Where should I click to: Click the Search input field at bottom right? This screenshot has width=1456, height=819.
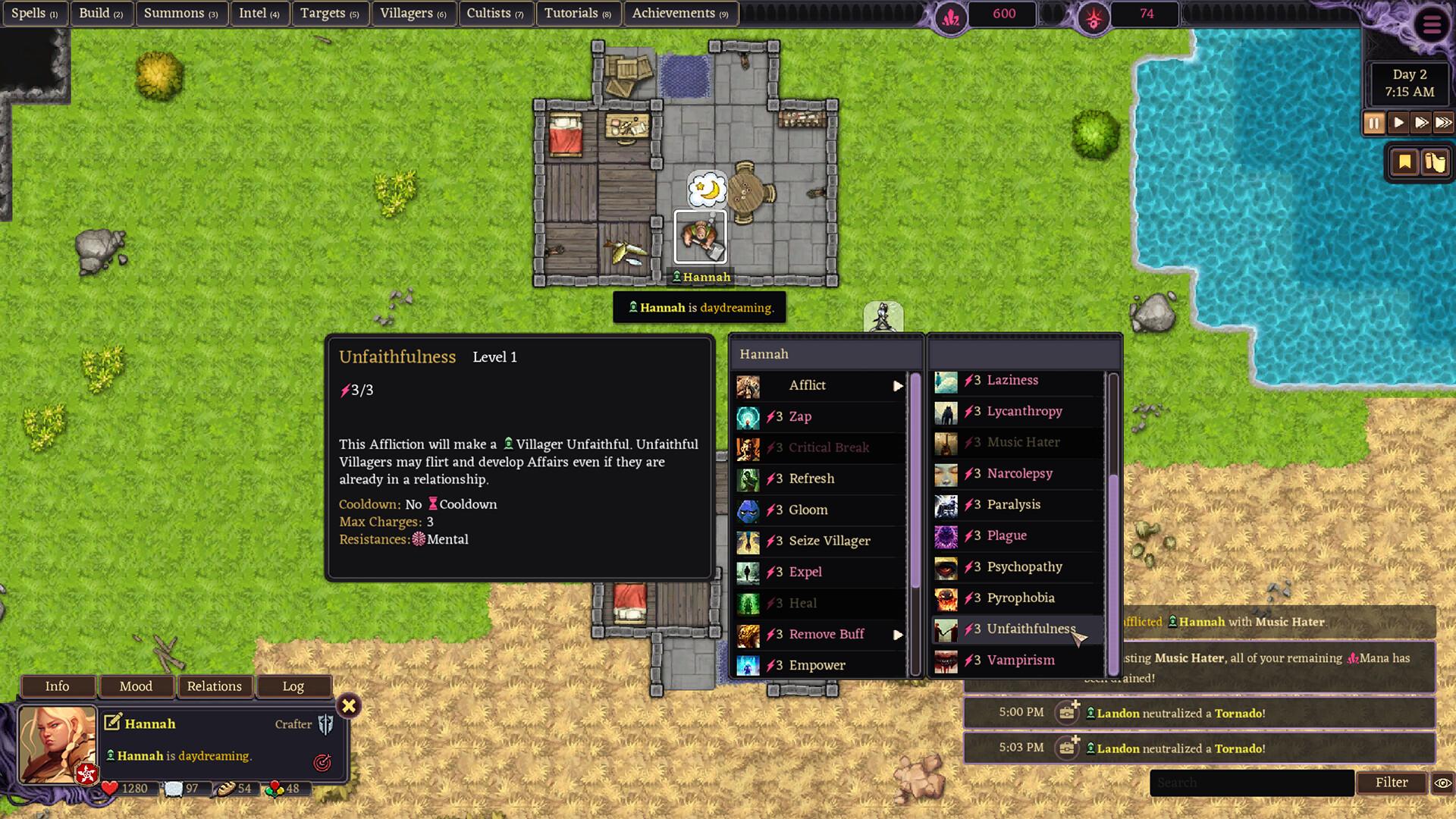[x=1251, y=782]
